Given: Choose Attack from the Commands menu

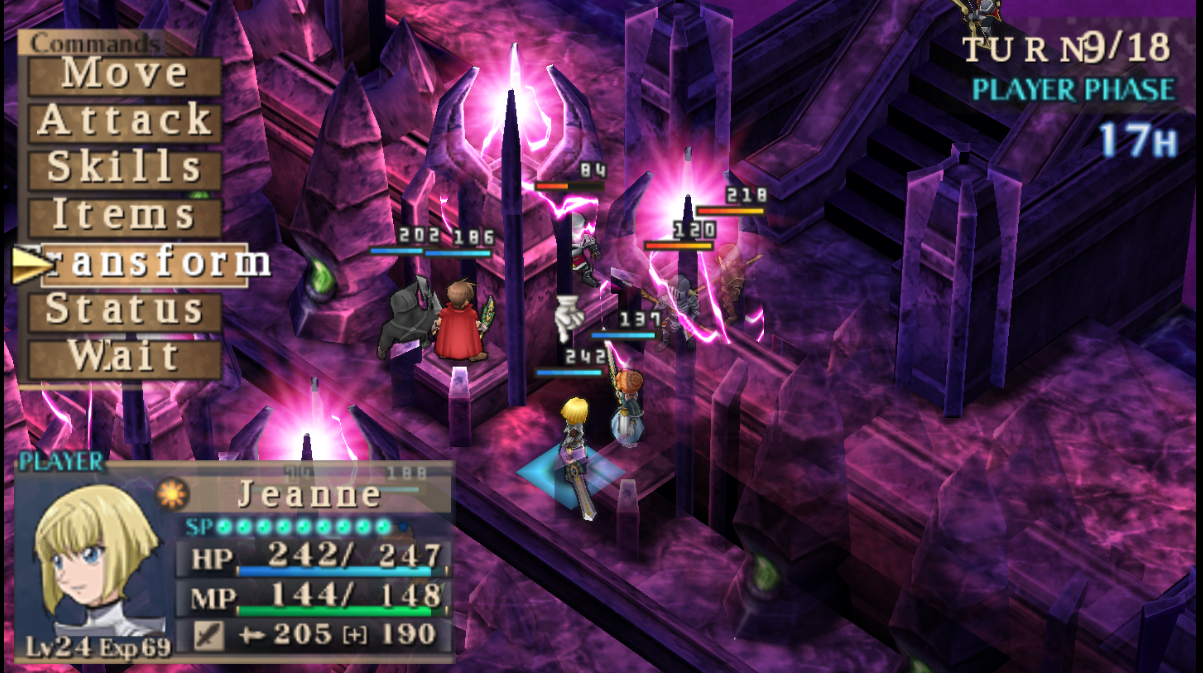Looking at the screenshot, I should point(125,122).
